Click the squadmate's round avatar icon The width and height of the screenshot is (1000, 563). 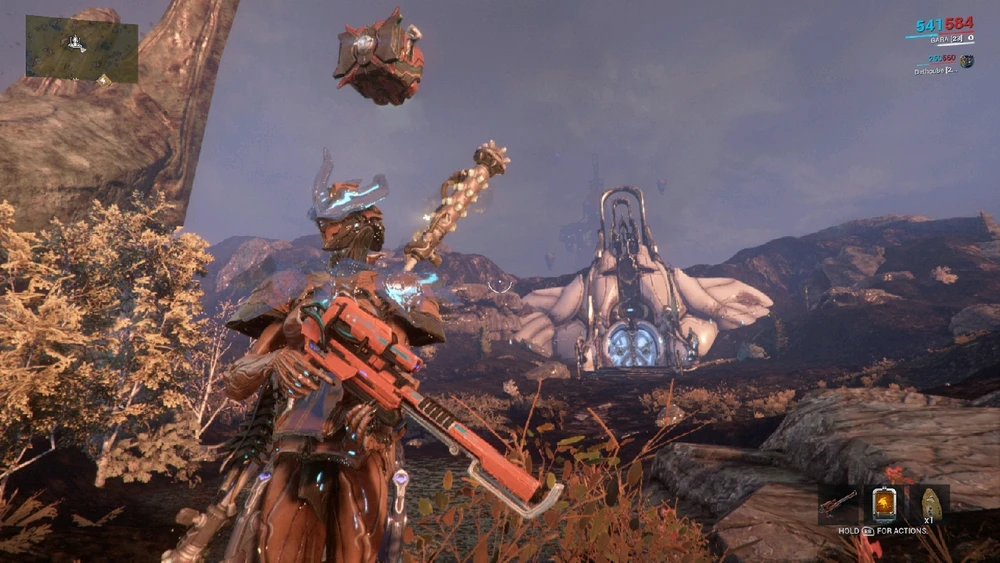[967, 62]
